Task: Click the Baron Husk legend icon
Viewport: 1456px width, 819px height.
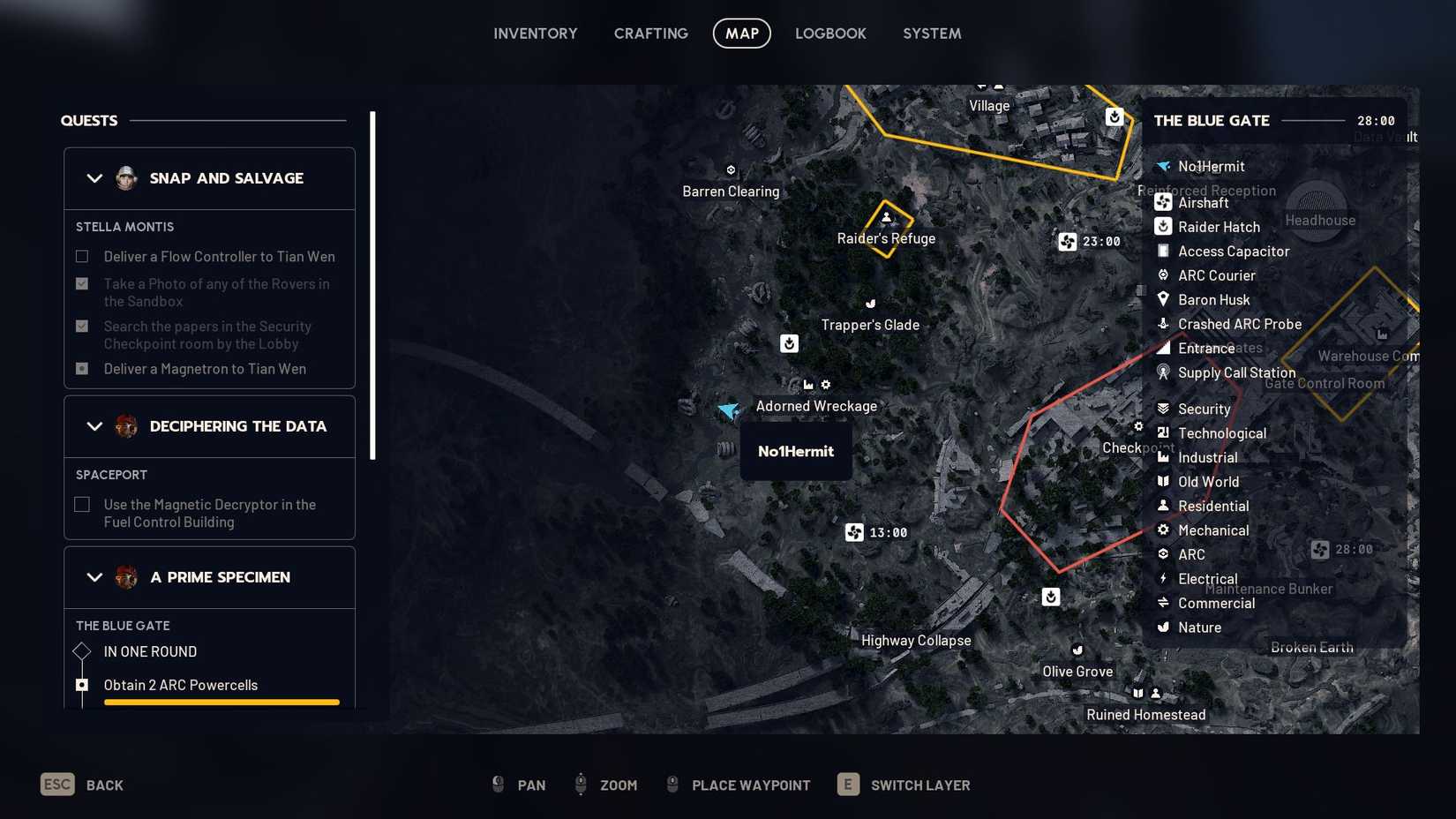Action: (1161, 299)
